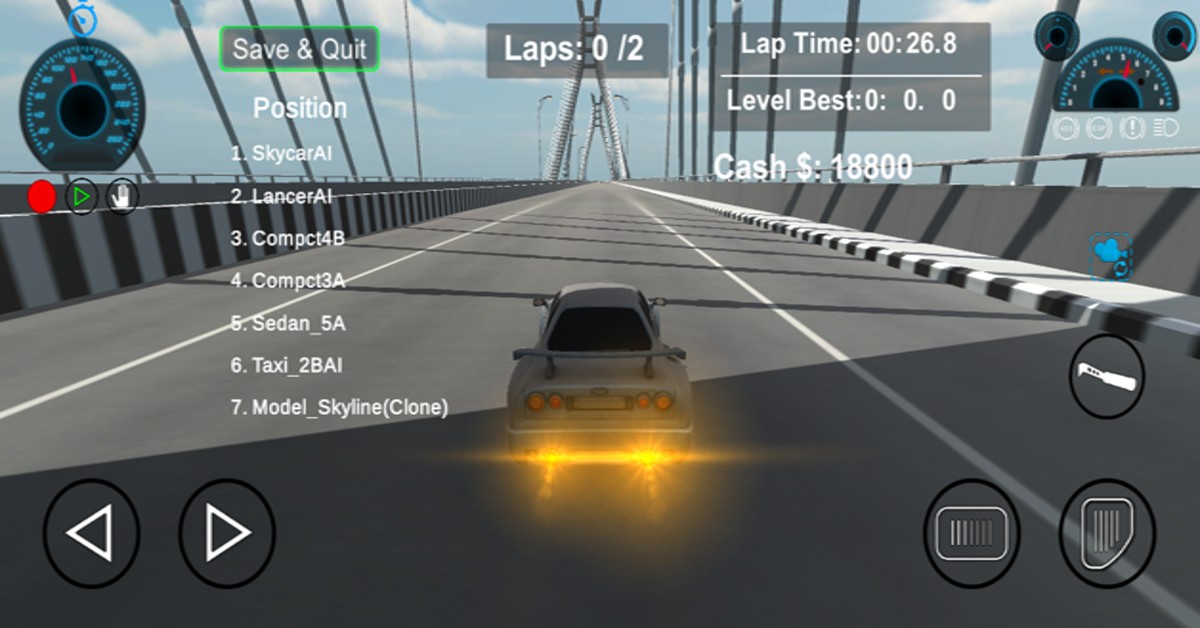Start recording with the red circle button

point(42,197)
